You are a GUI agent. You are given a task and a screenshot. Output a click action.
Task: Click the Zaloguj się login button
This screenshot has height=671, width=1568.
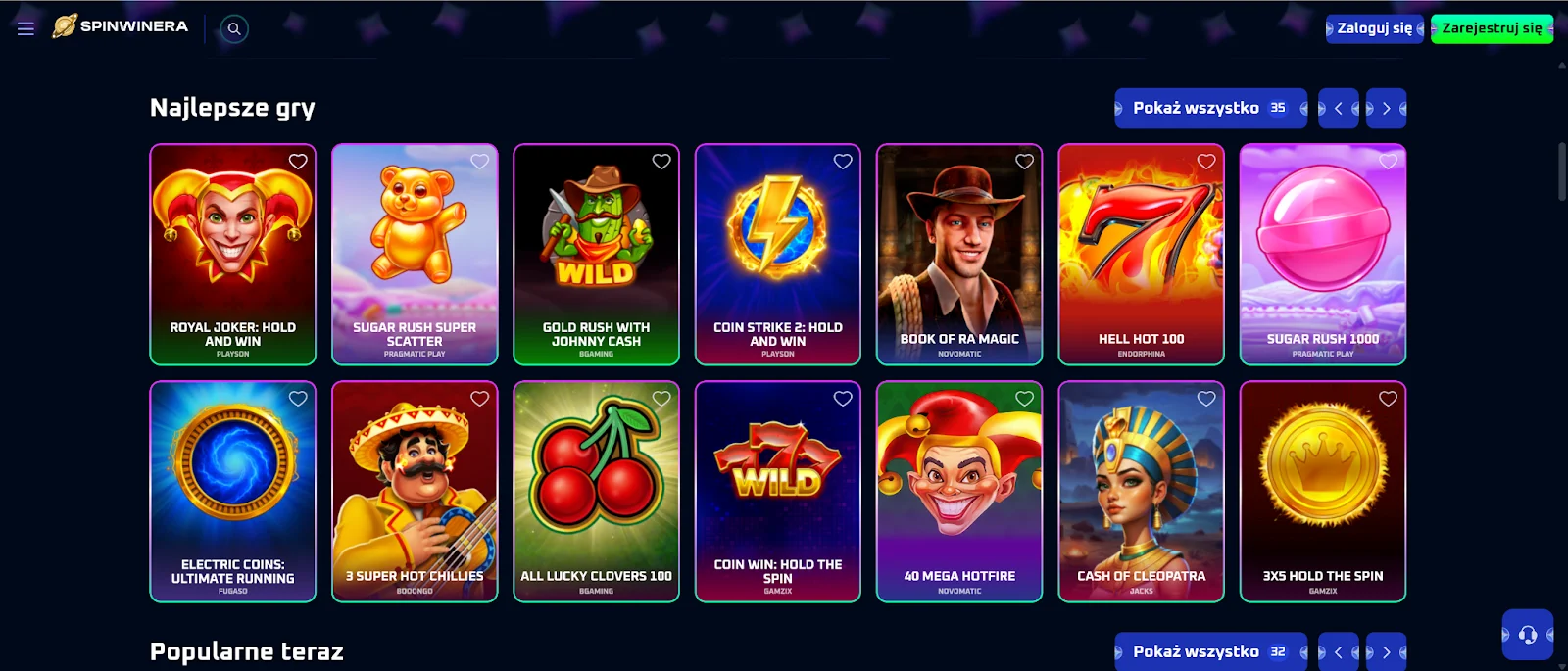[1374, 28]
